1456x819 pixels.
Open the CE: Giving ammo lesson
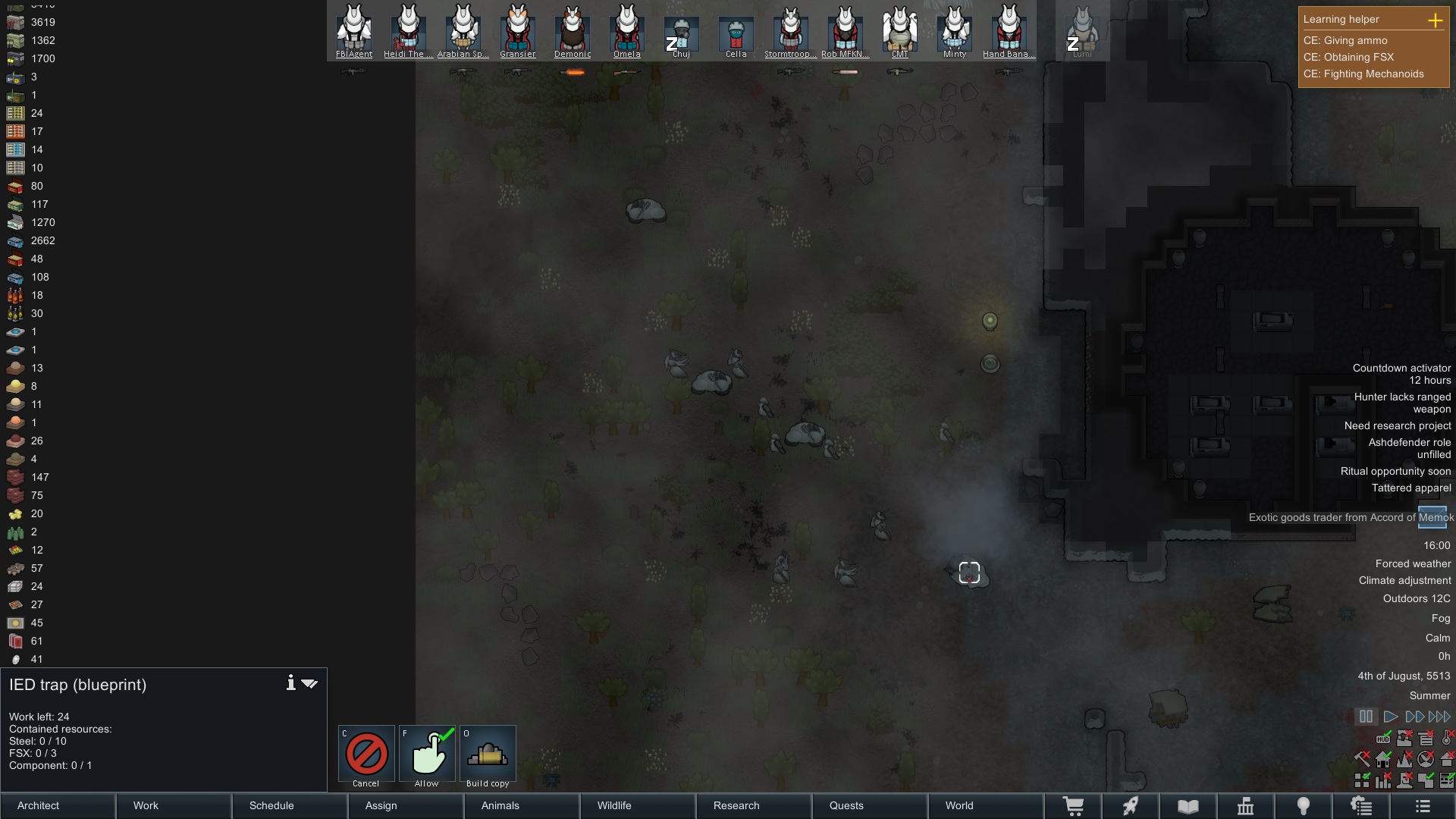click(x=1345, y=41)
